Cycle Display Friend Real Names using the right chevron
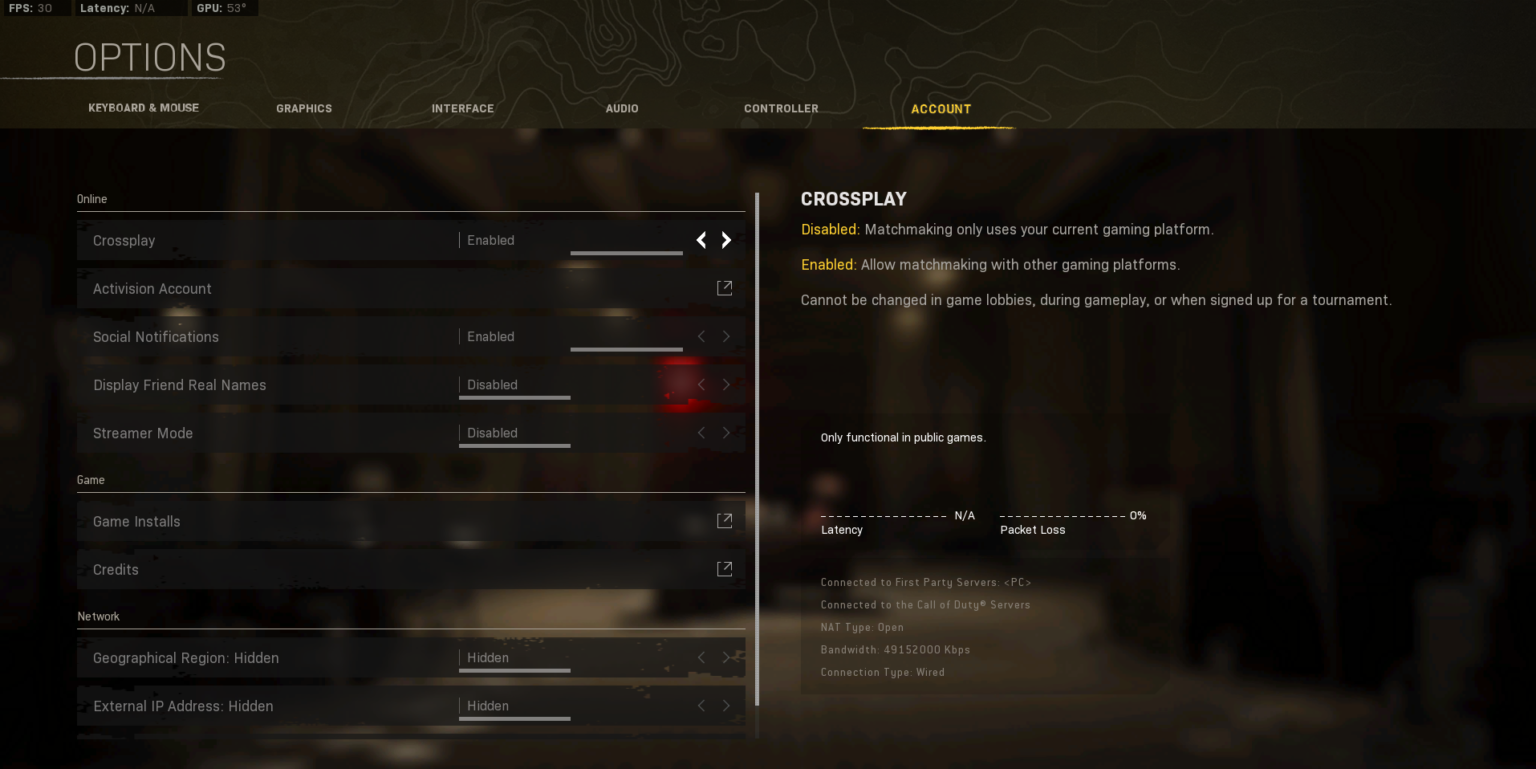This screenshot has height=769, width=1536. tap(726, 384)
